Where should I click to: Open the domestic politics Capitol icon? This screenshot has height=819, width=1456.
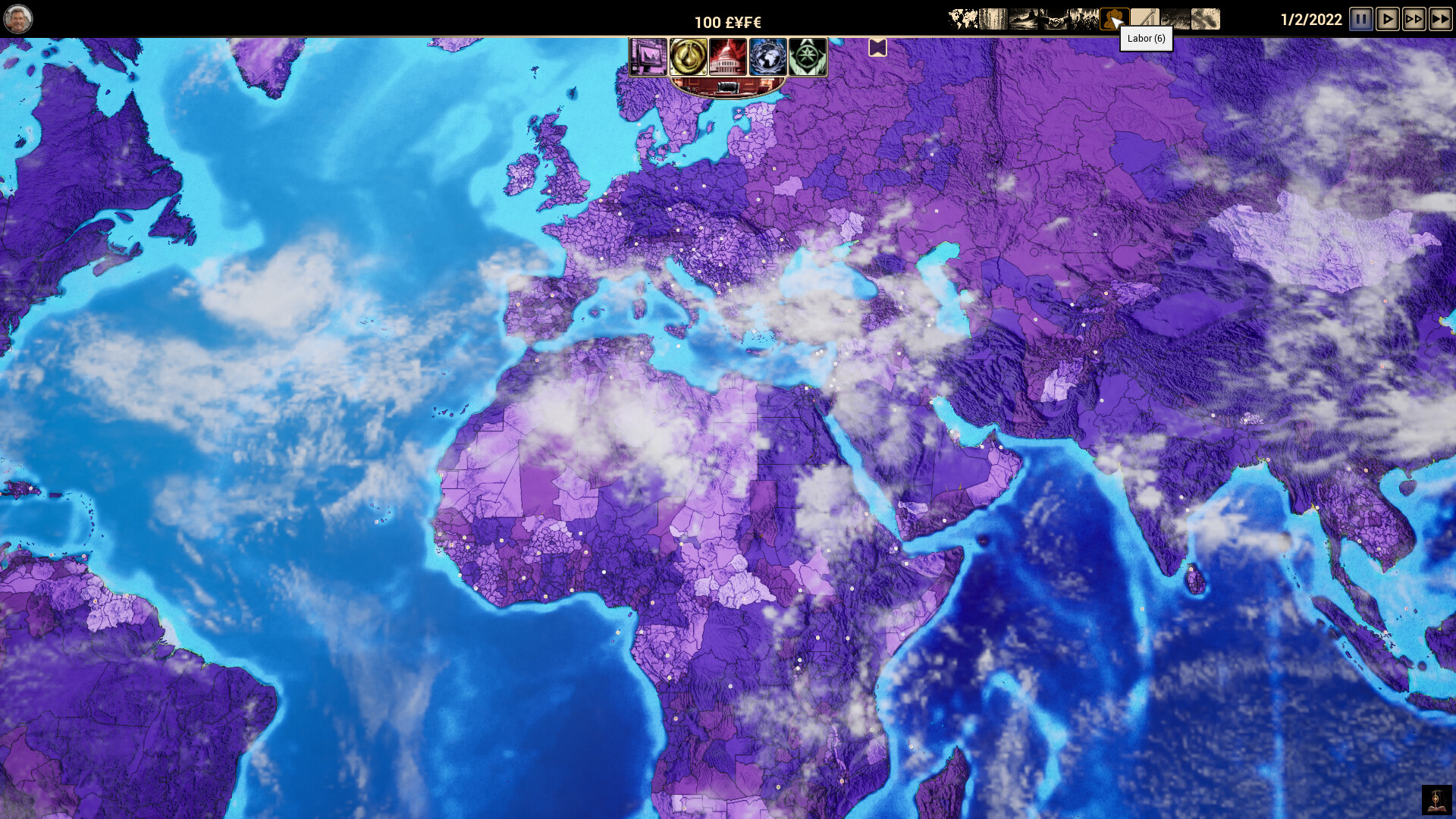coord(728,57)
